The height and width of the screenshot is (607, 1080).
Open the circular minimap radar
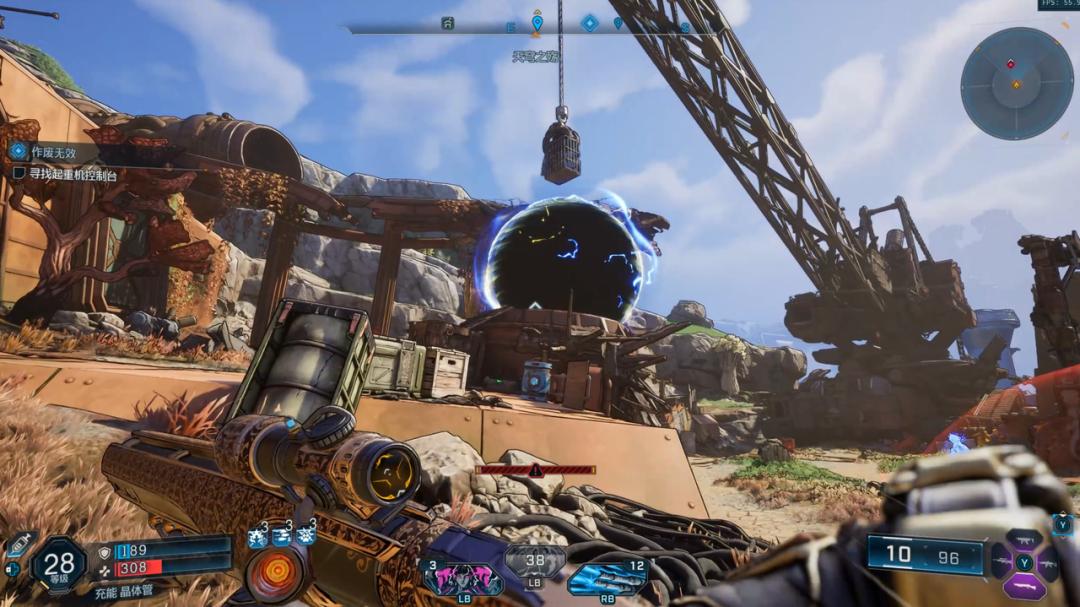(1016, 83)
